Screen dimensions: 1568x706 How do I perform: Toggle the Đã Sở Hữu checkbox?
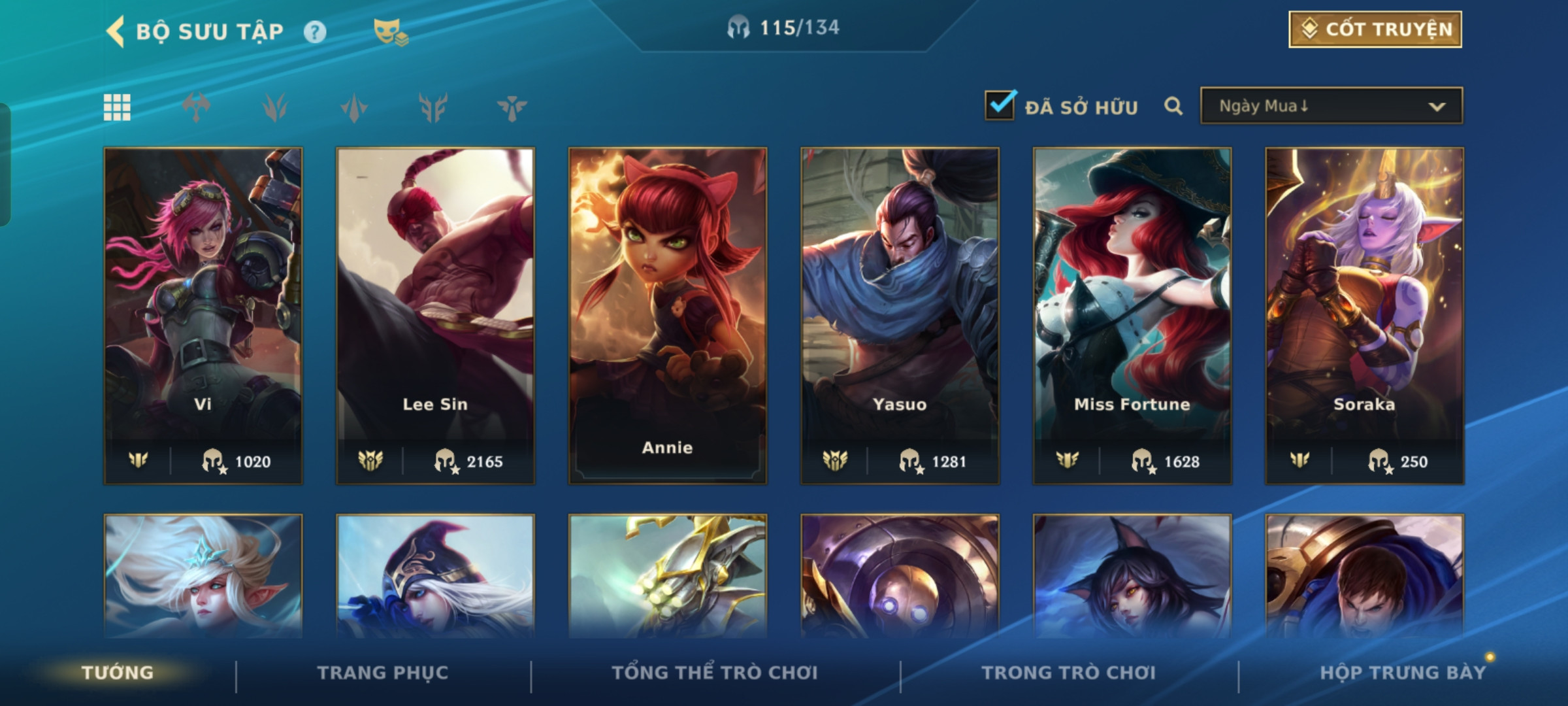[1000, 106]
